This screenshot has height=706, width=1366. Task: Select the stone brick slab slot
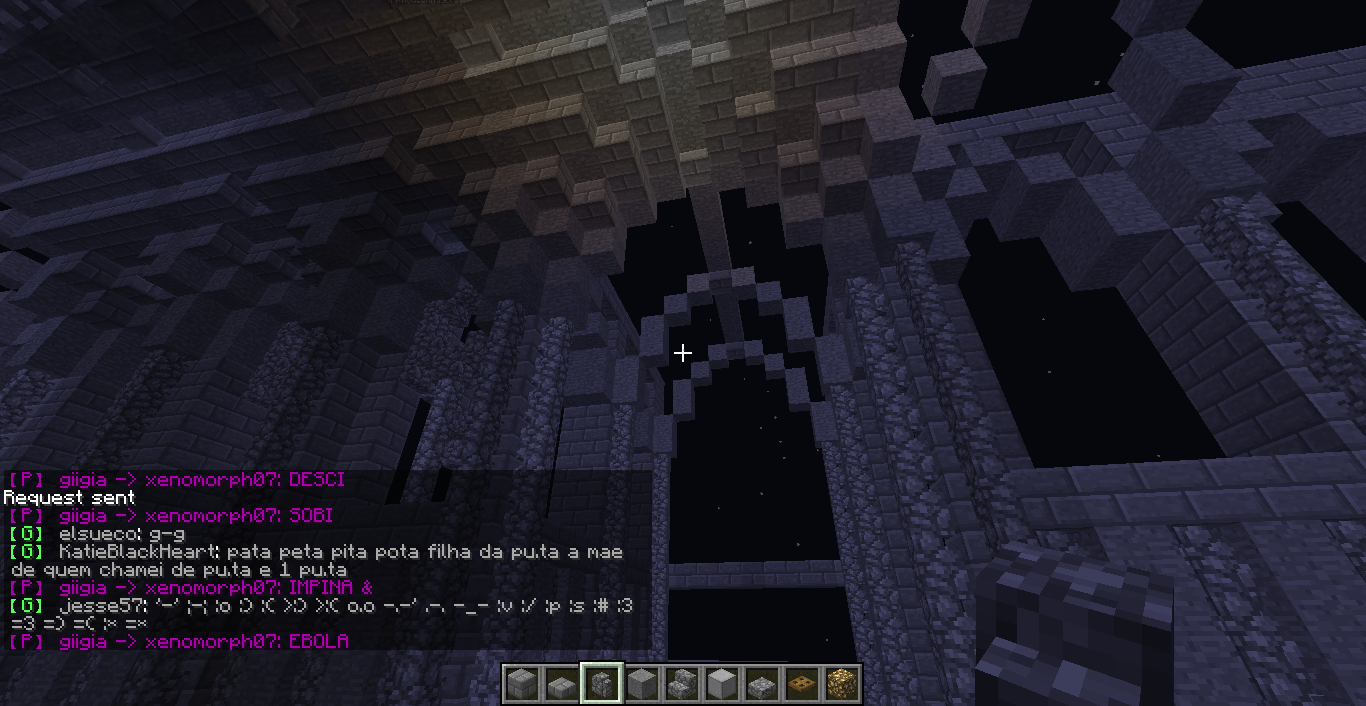point(562,684)
